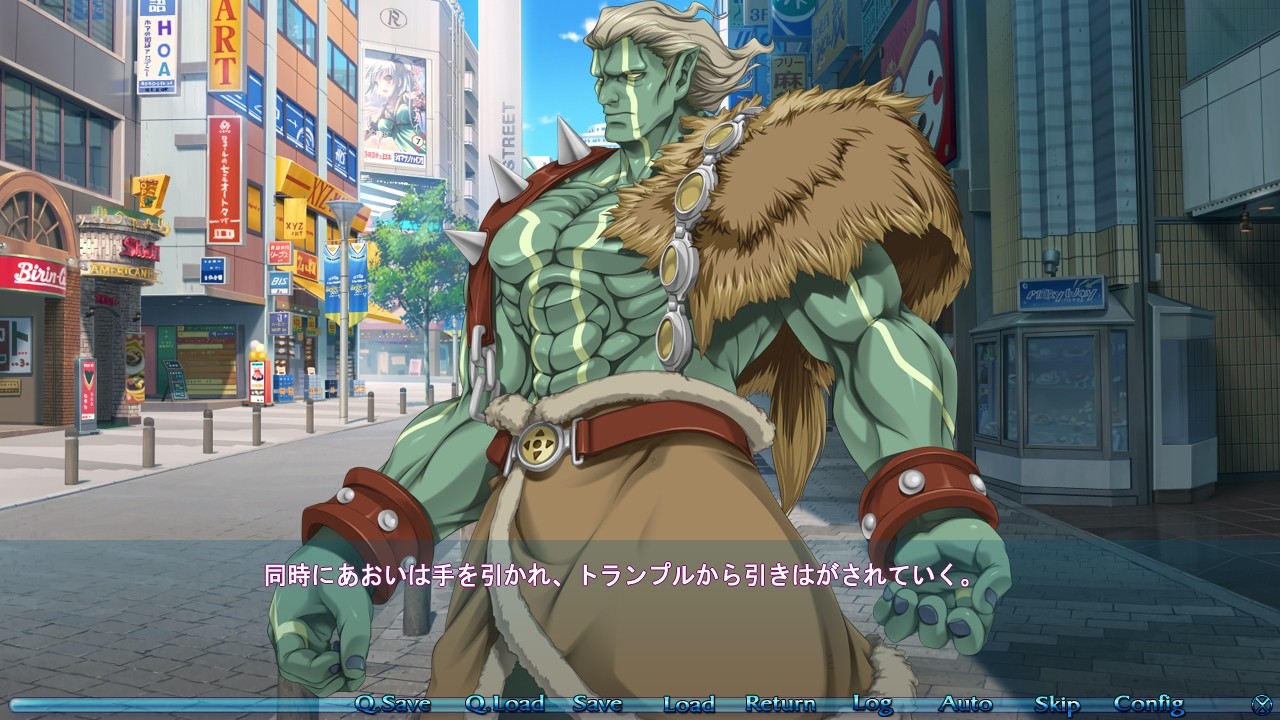Click the round X icon to hide the text window
This screenshot has width=1280, height=720.
1263,704
